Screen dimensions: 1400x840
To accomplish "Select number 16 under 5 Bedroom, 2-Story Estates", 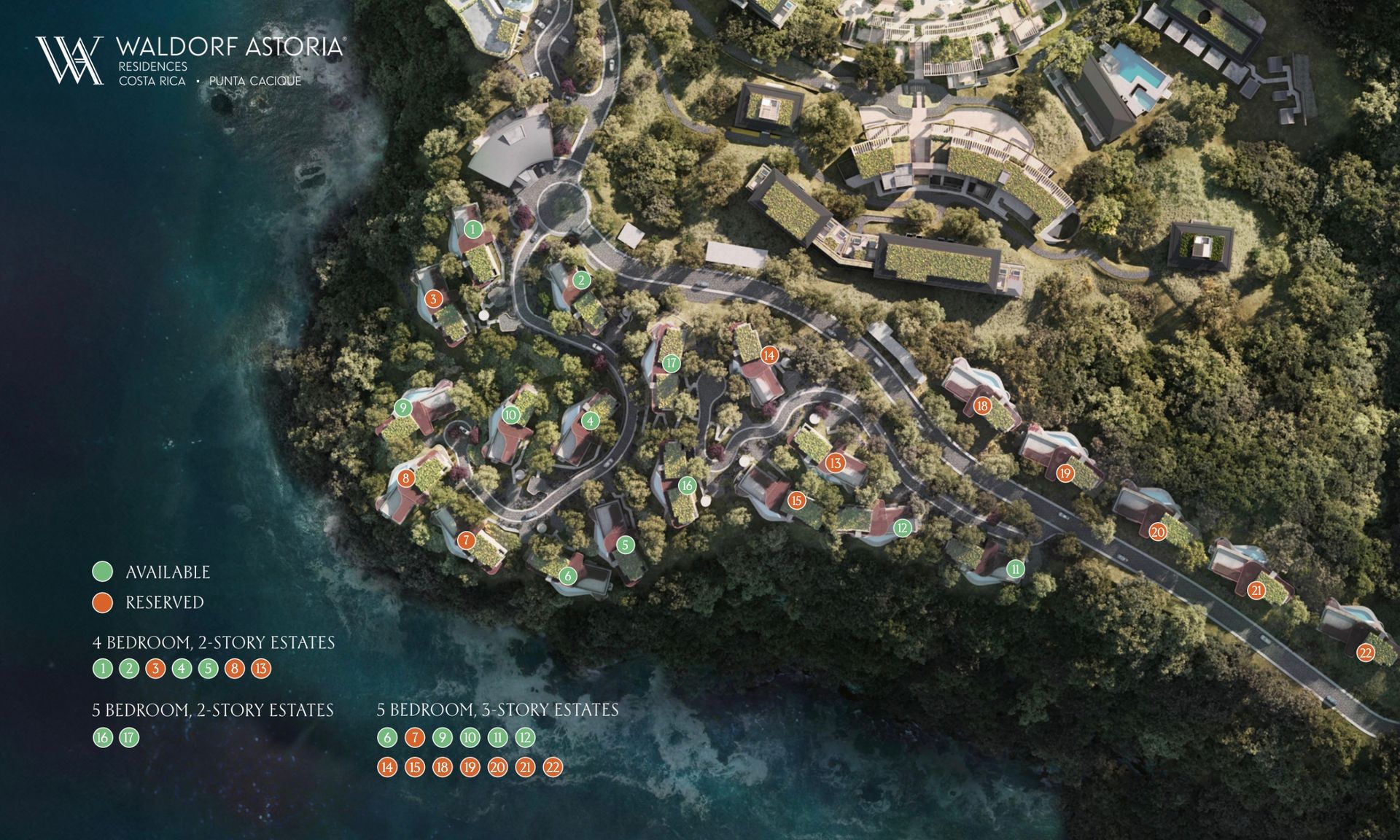I will click(x=103, y=738).
